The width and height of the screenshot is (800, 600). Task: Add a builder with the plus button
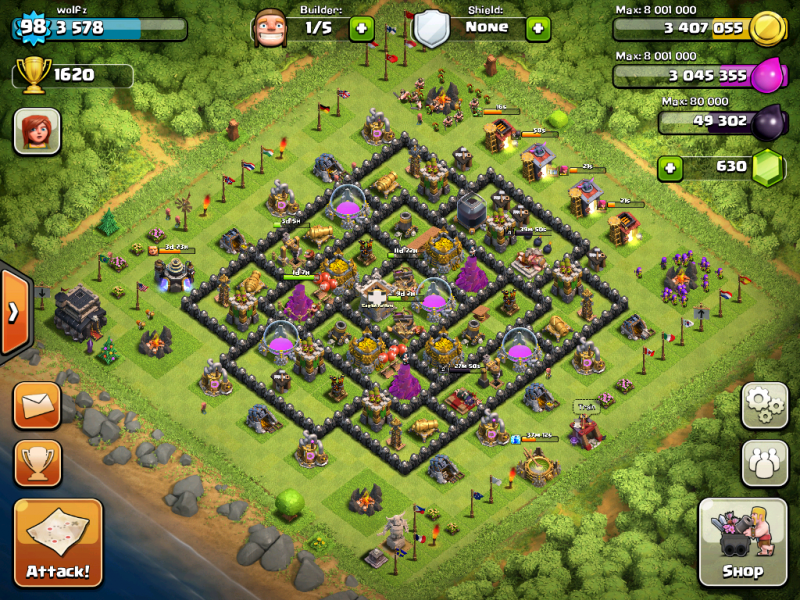pyautogui.click(x=362, y=28)
